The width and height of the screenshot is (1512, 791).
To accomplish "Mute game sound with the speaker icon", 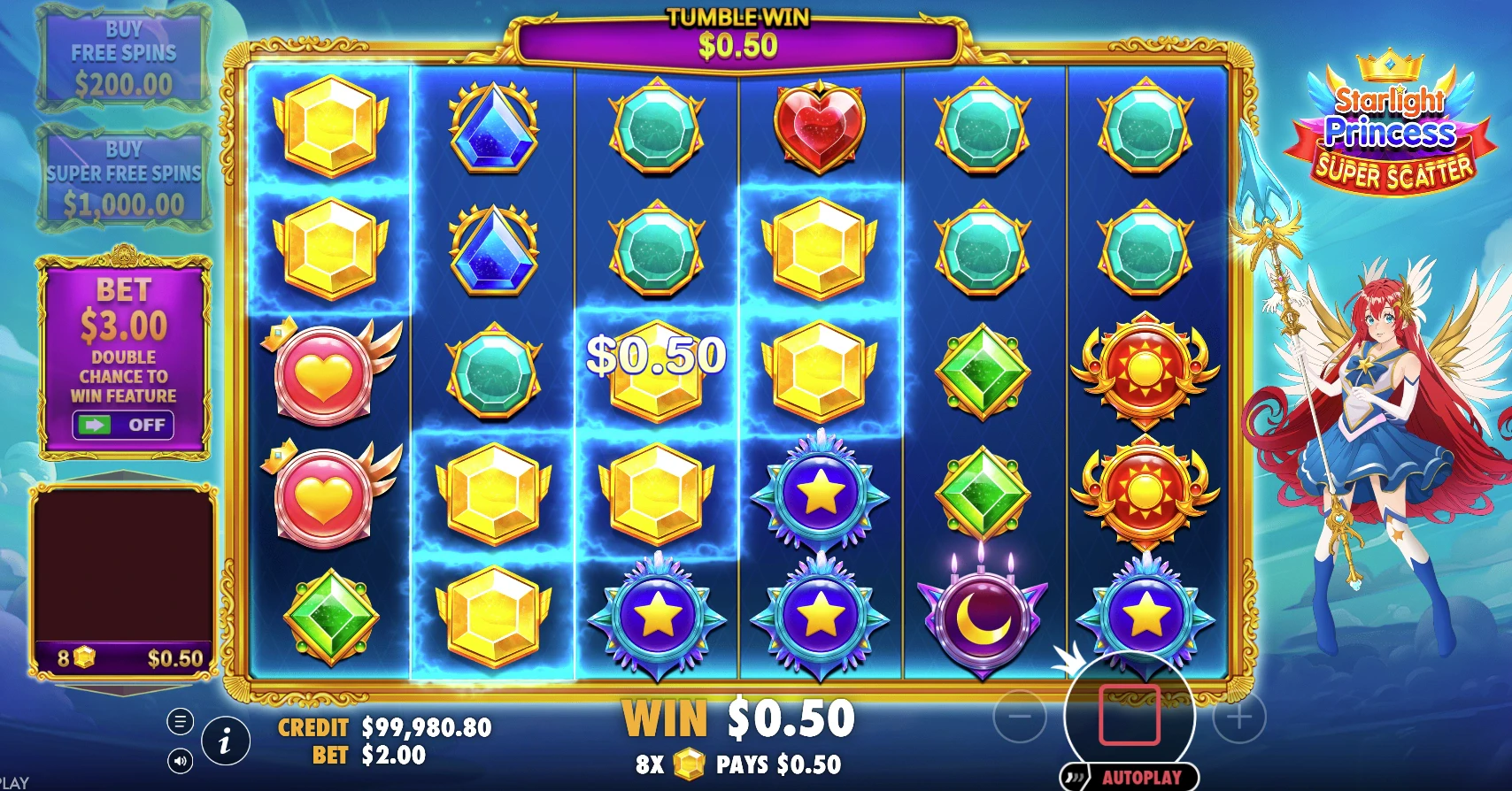I will point(179,759).
